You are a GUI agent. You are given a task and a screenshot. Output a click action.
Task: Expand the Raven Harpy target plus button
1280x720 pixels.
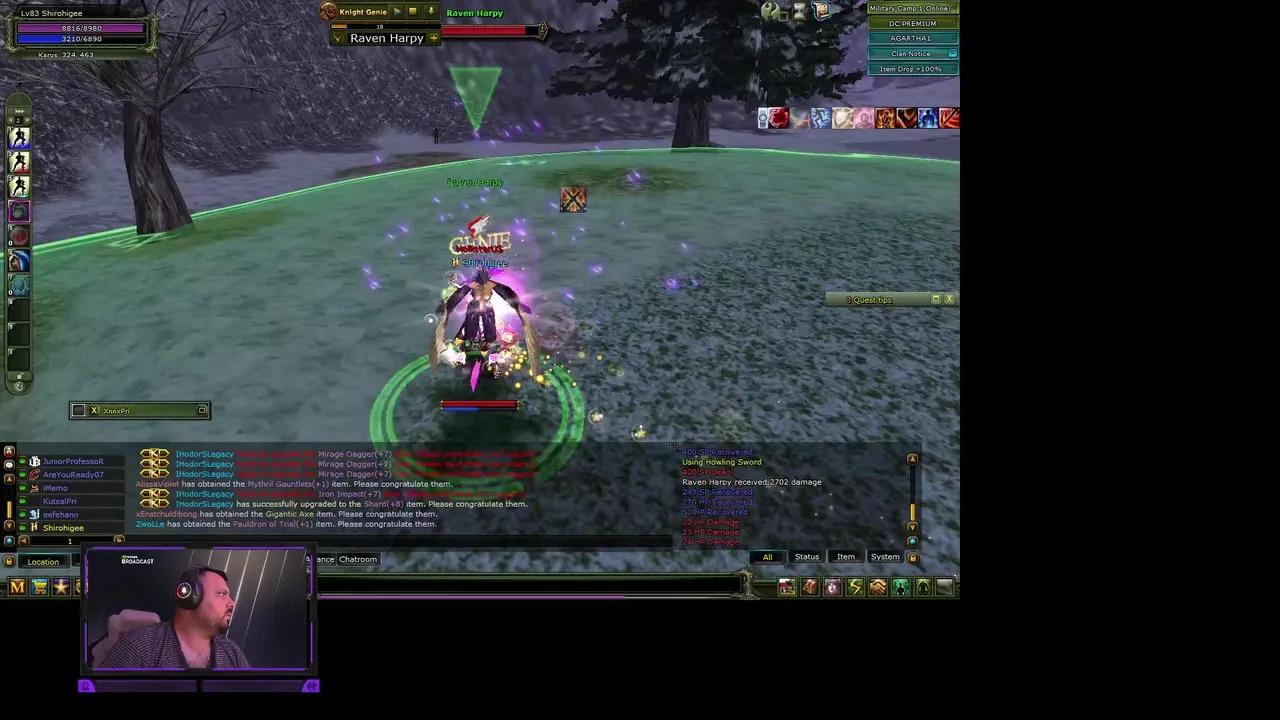coord(432,38)
